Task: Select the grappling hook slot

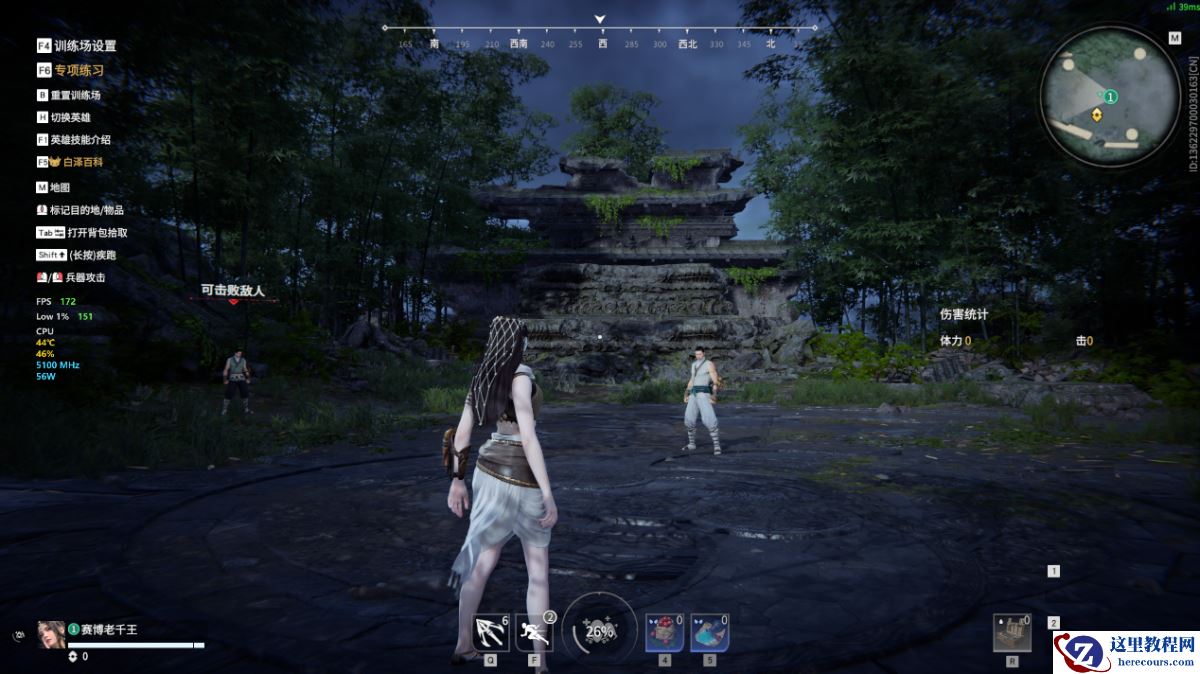Action: (x=490, y=632)
